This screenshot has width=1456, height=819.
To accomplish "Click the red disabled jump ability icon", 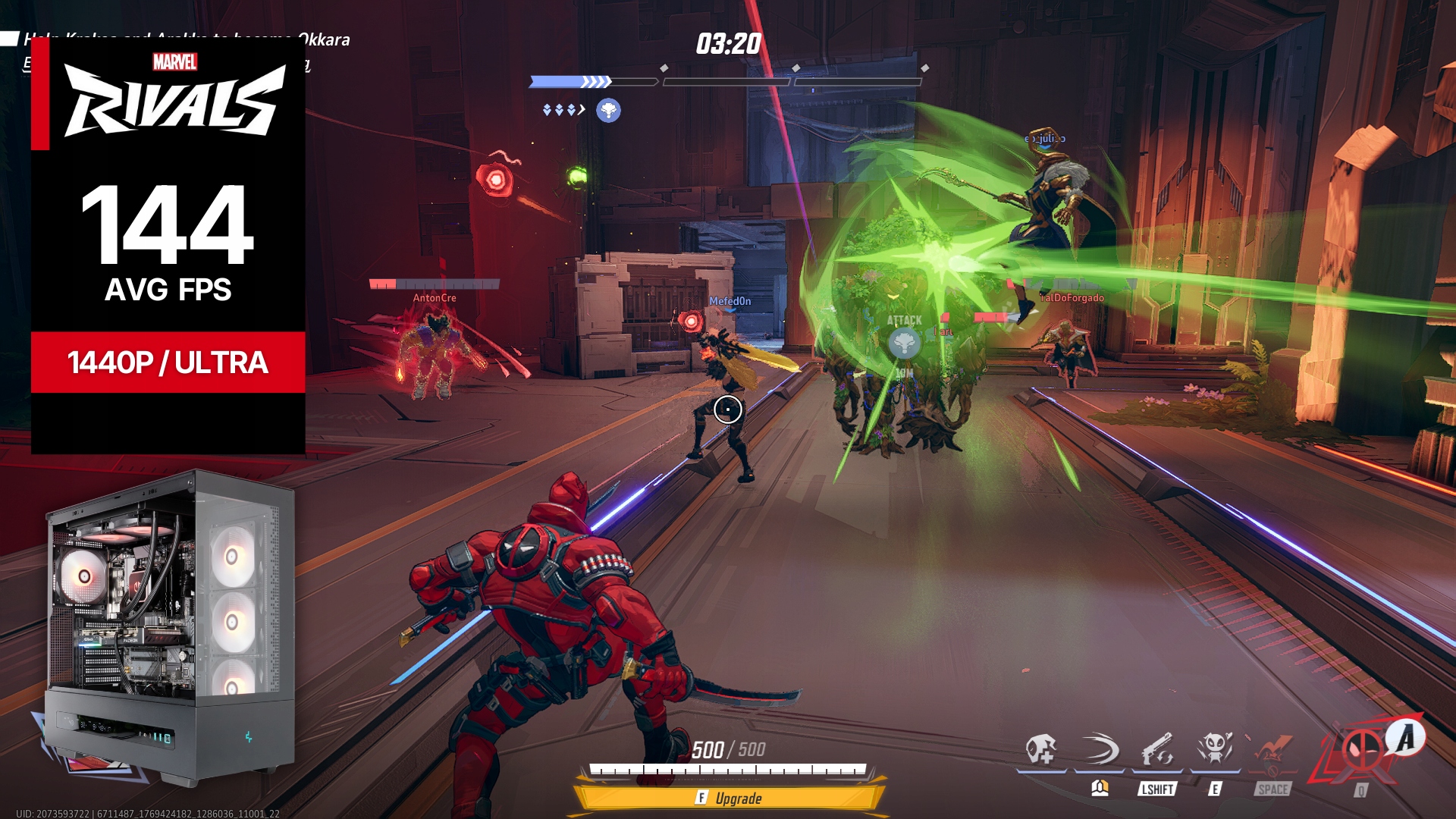I will (x=1272, y=752).
